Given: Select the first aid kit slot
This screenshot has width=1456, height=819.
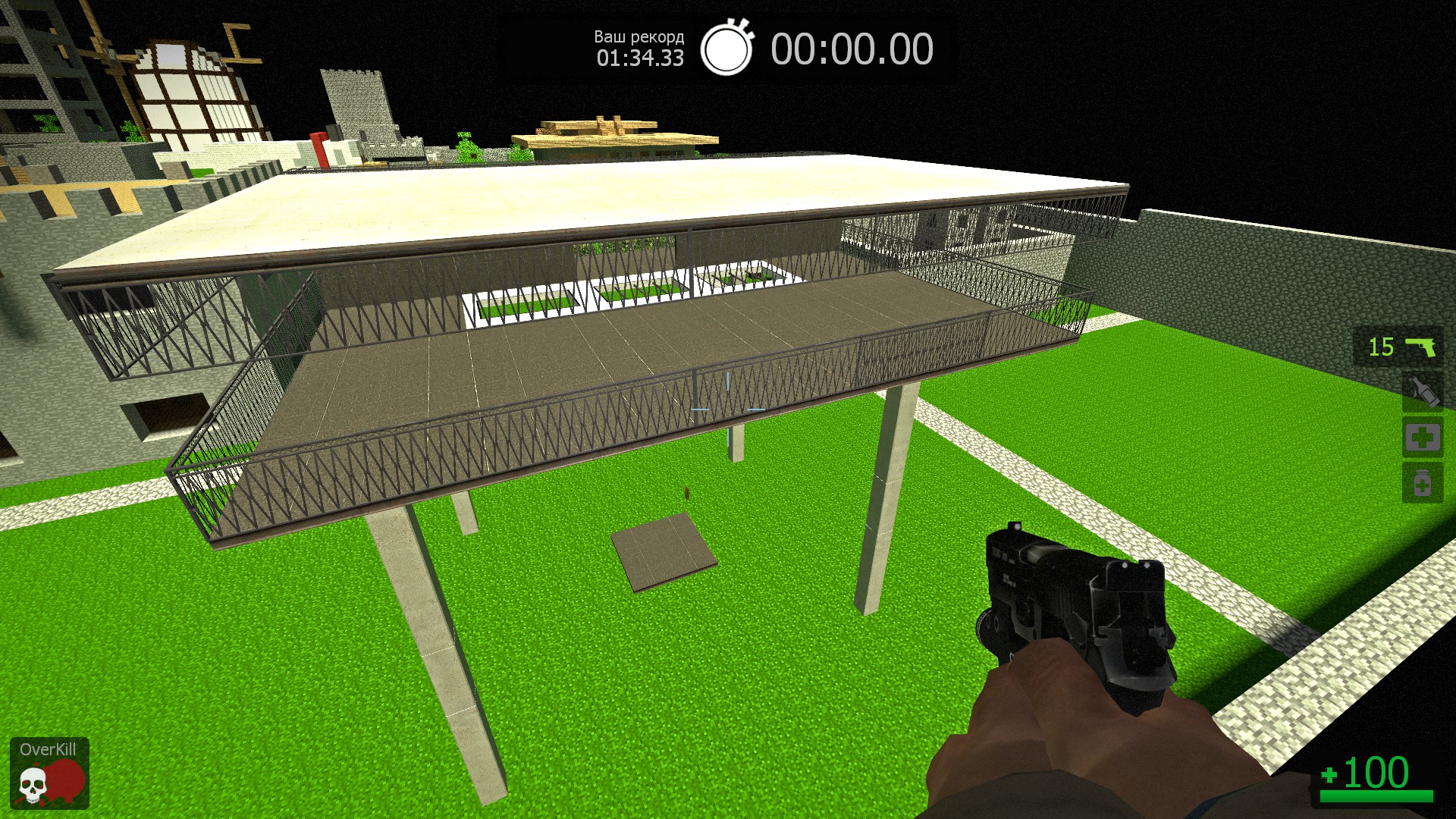Looking at the screenshot, I should pos(1422,438).
